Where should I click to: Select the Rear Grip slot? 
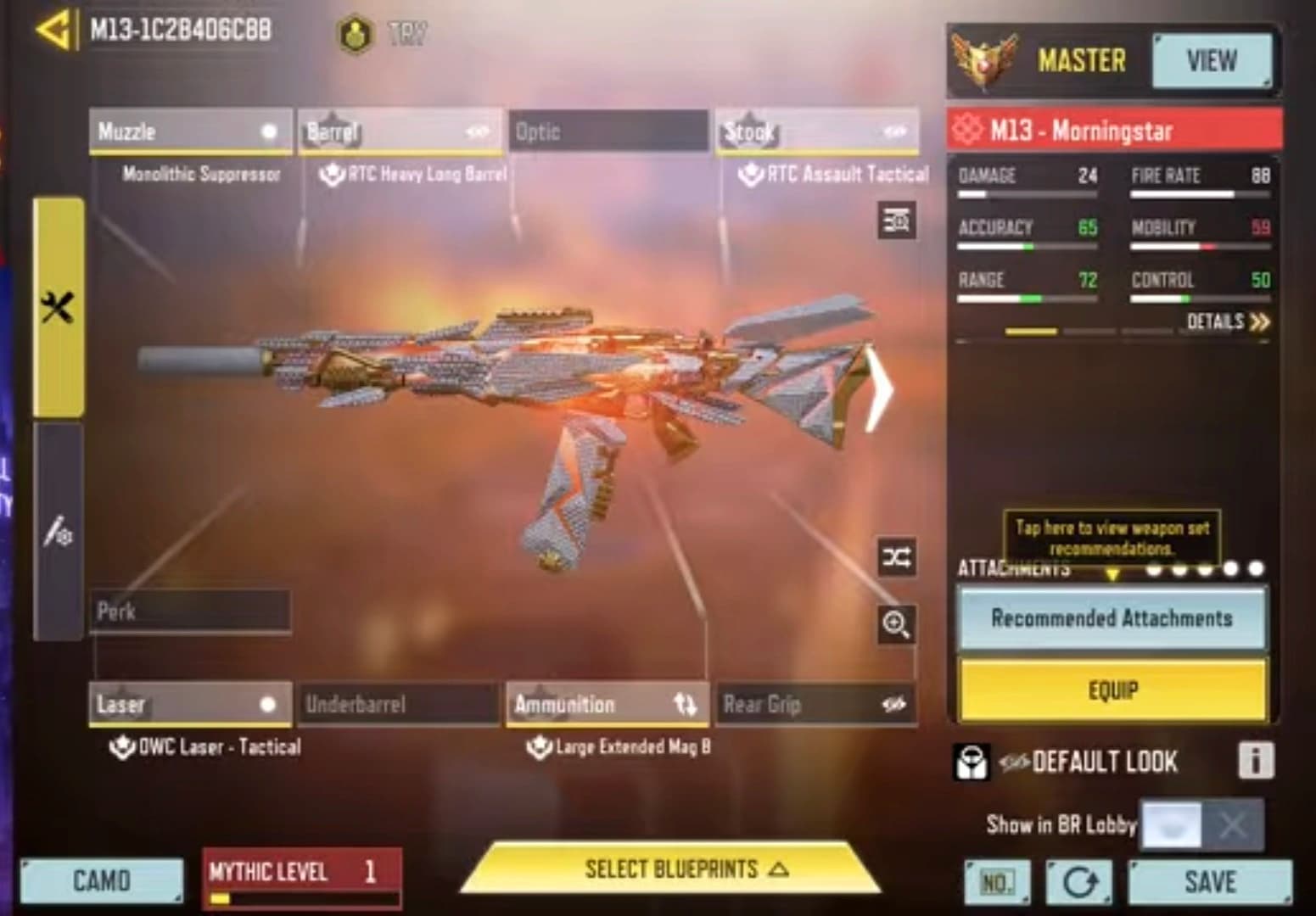[816, 704]
